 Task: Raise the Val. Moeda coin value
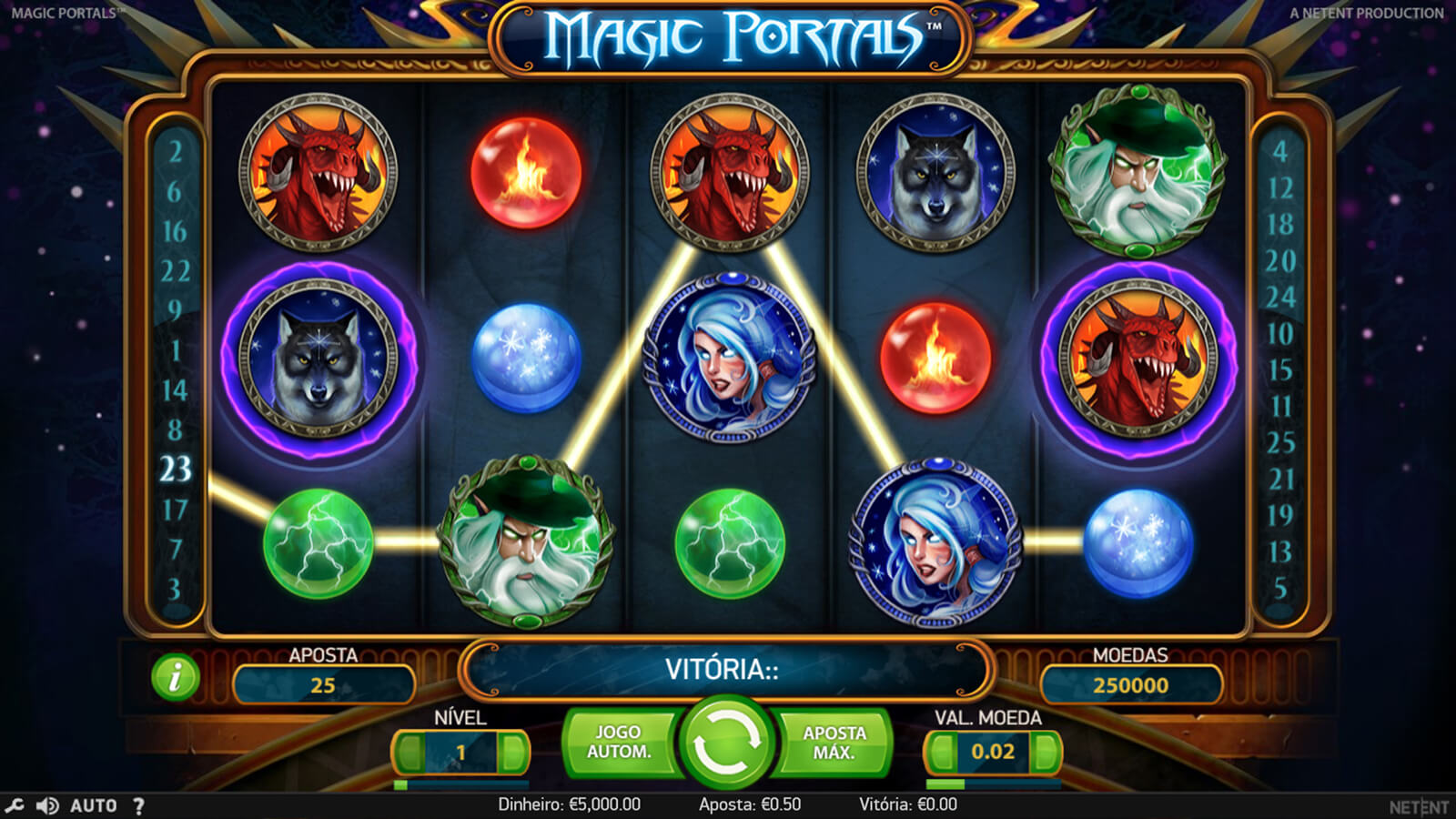tap(1045, 753)
